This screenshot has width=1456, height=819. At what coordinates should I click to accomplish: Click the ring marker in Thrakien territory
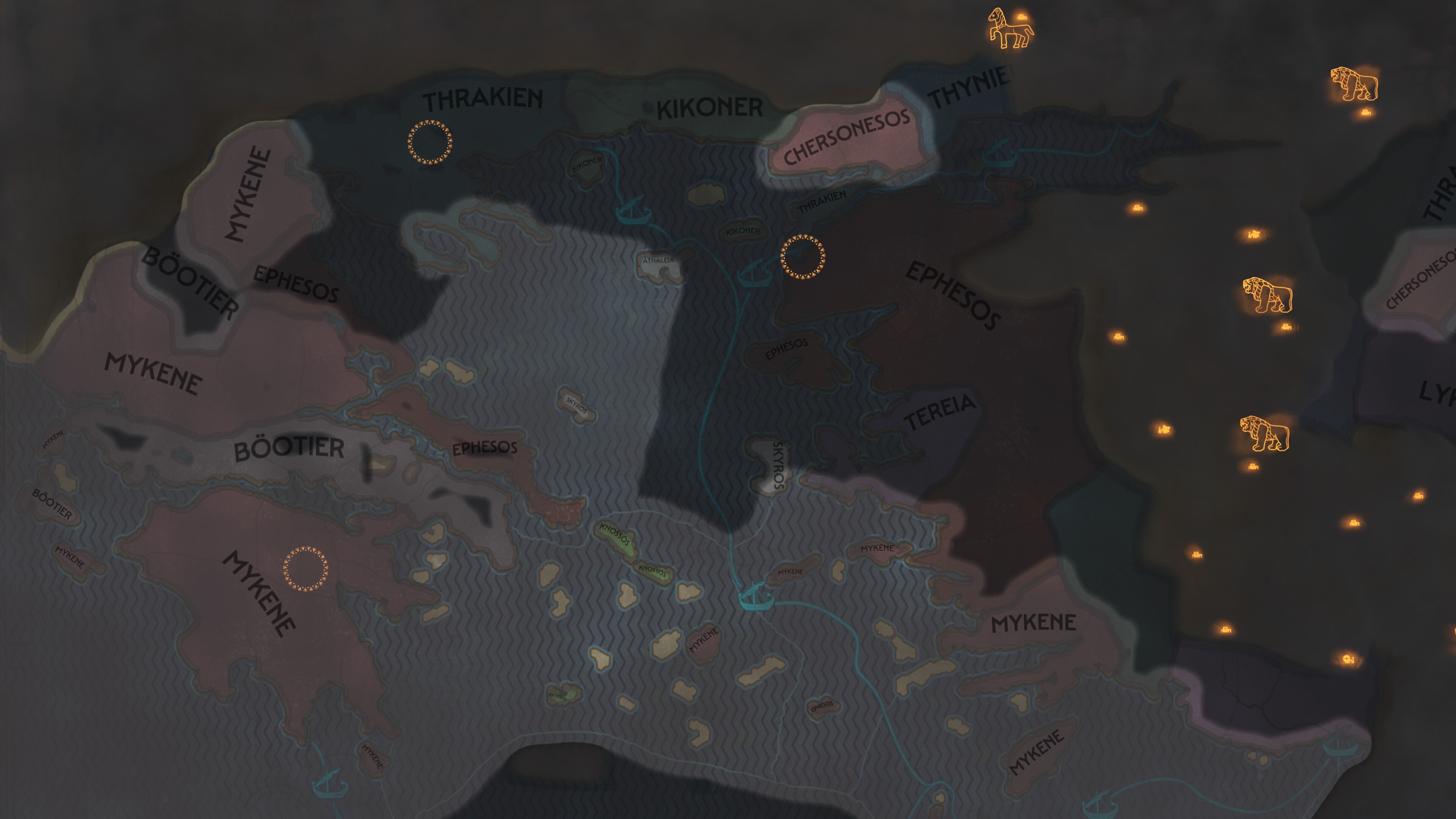430,143
